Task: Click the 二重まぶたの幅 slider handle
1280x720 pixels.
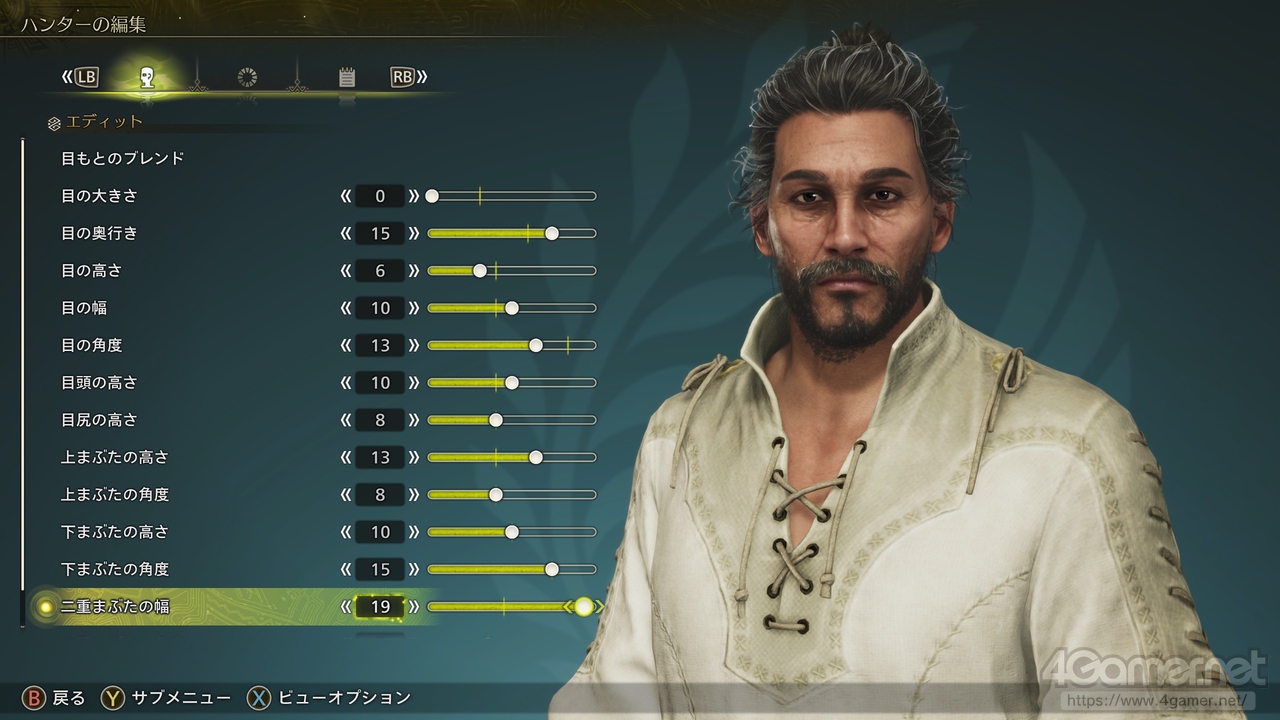Action: (583, 607)
